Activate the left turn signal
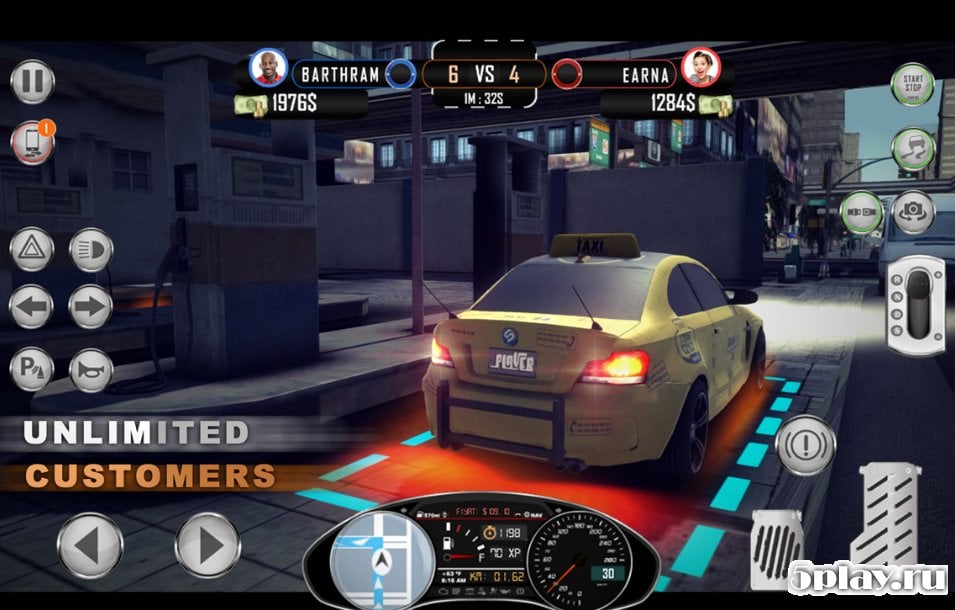 pyautogui.click(x=32, y=308)
